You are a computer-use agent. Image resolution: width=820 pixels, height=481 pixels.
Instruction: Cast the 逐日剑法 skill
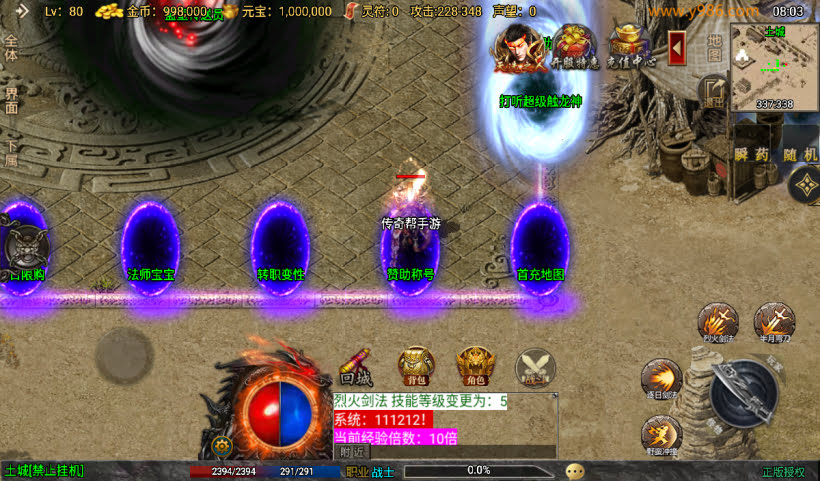click(661, 379)
